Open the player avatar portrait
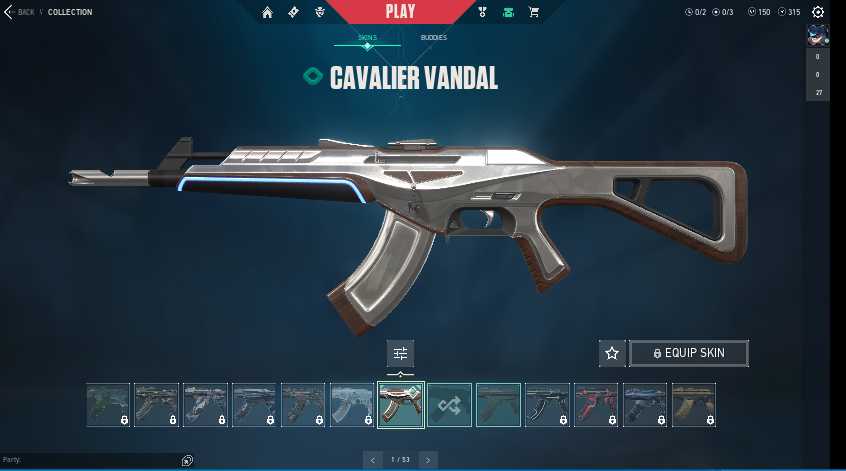Image resolution: width=846 pixels, height=471 pixels. point(817,36)
